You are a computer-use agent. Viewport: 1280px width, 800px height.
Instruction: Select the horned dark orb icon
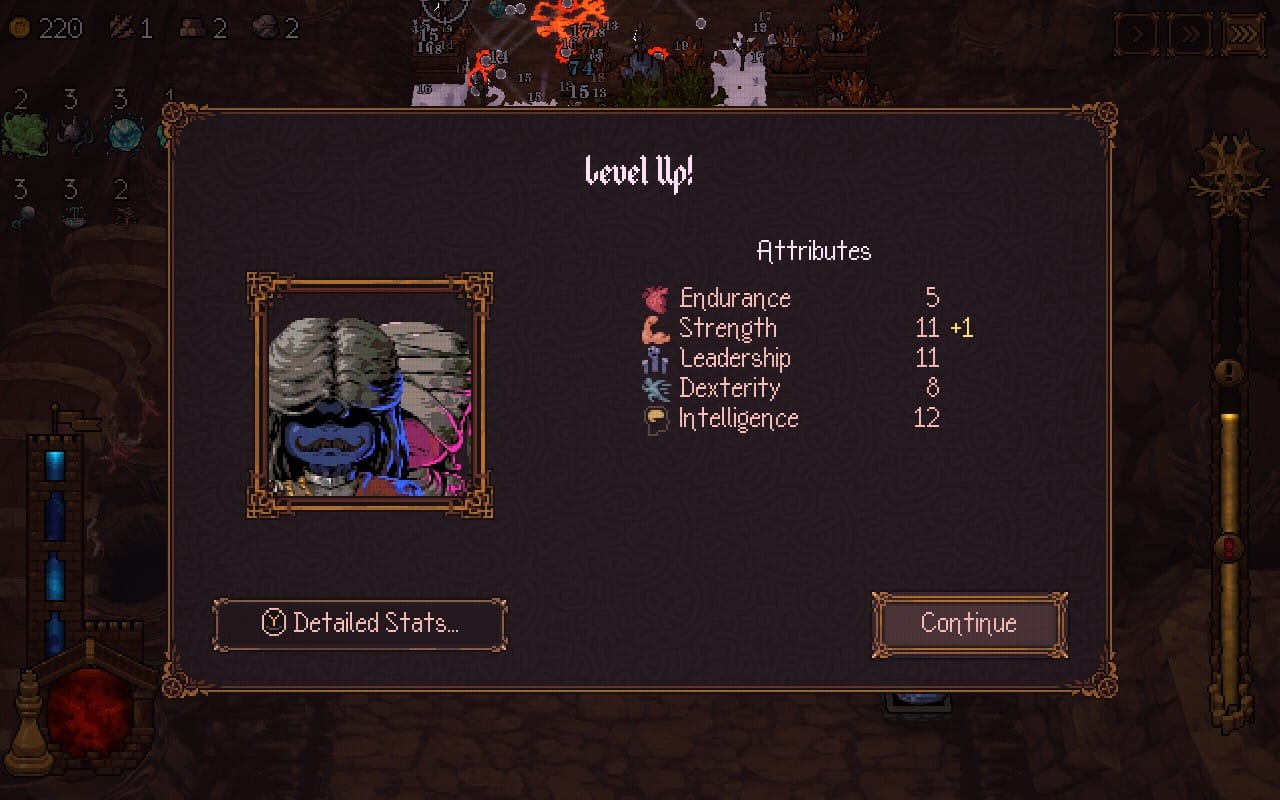(x=74, y=133)
